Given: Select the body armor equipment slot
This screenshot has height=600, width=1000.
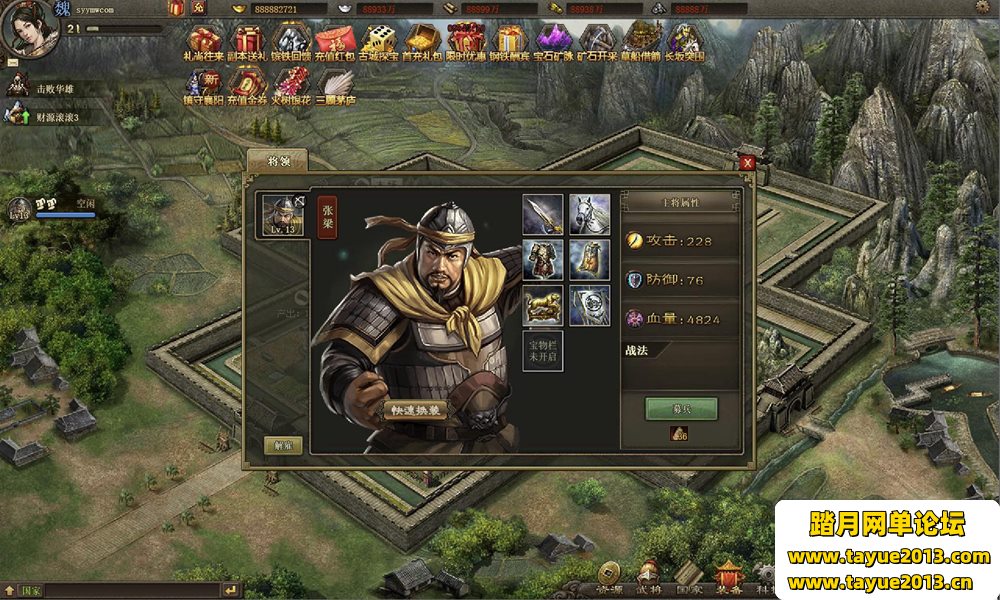Looking at the screenshot, I should pyautogui.click(x=542, y=260).
